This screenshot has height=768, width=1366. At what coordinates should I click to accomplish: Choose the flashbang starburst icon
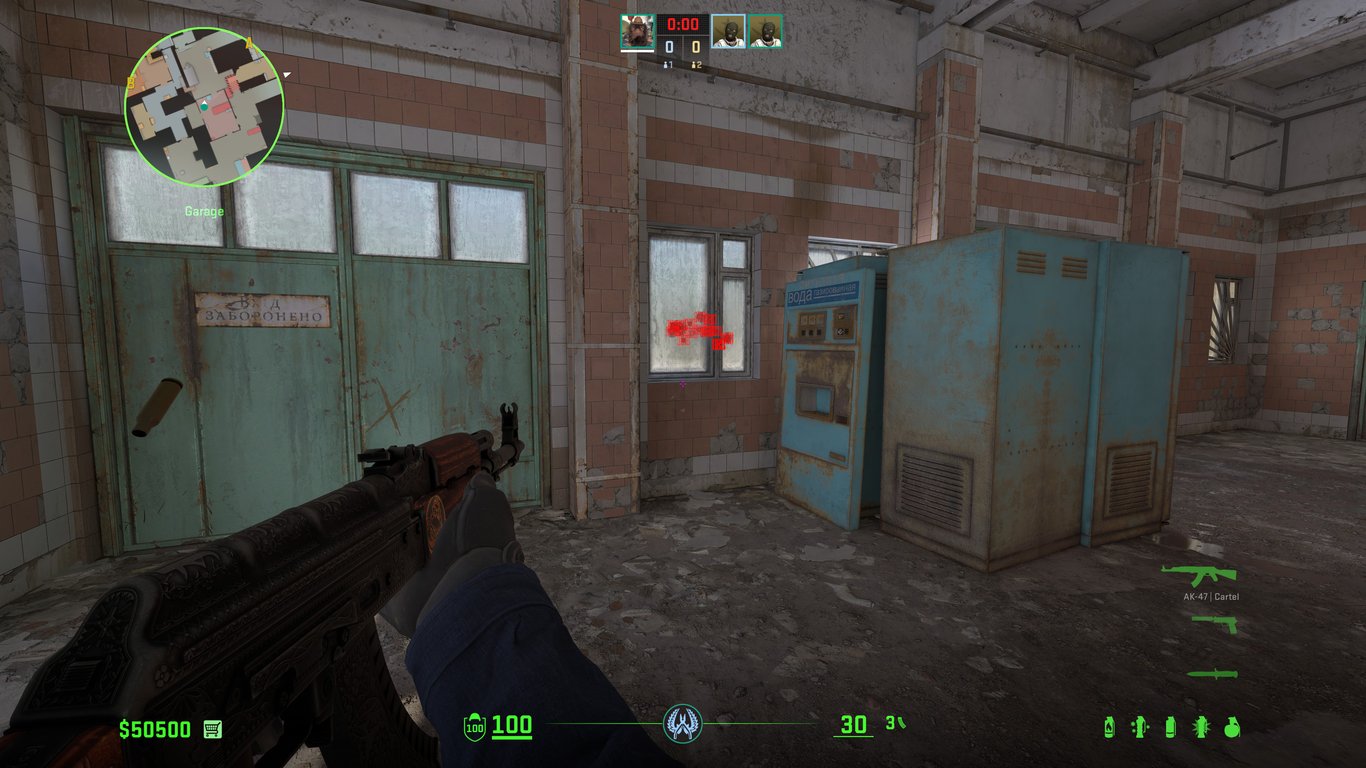1201,727
